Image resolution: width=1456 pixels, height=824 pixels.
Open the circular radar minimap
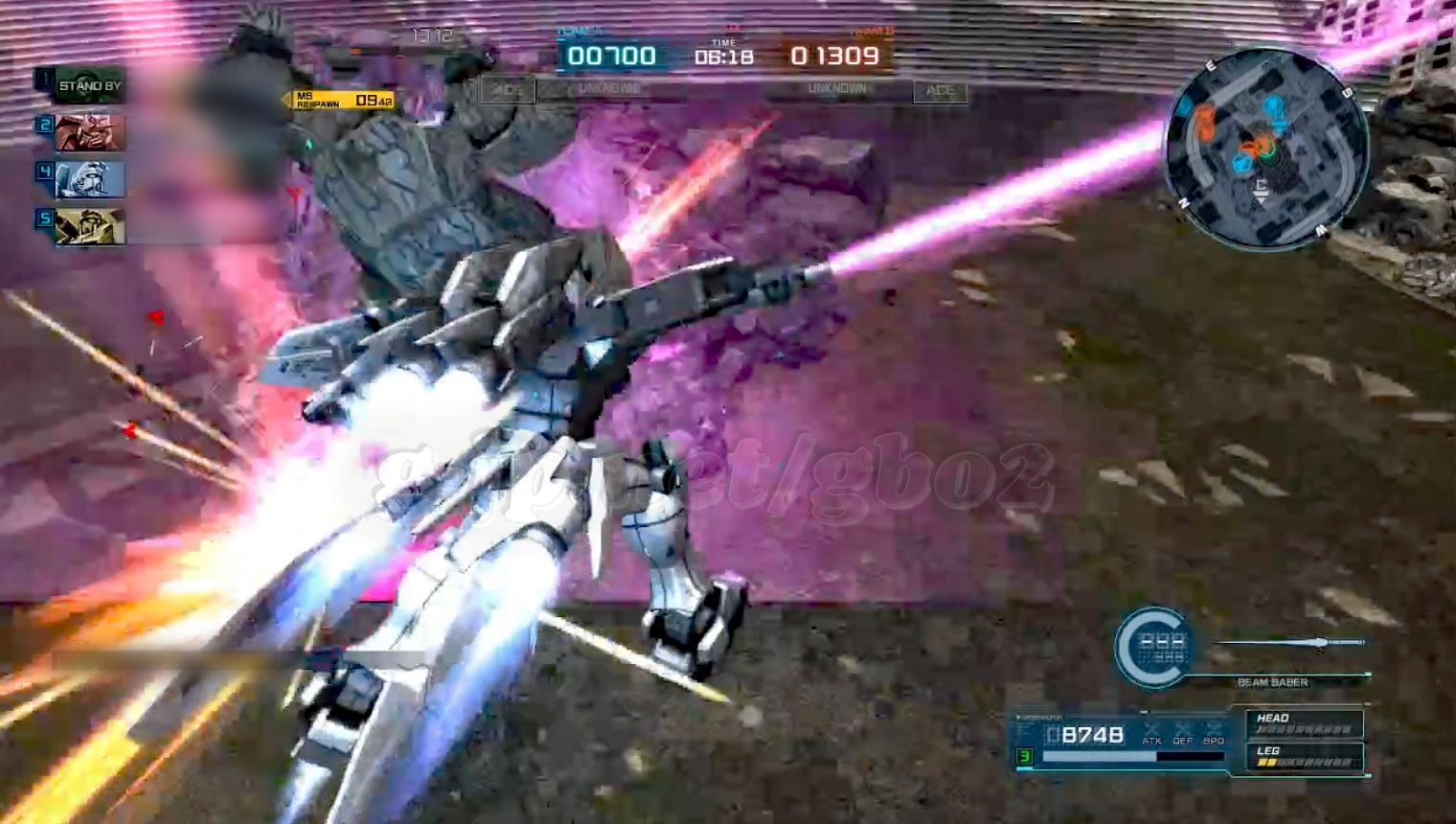[1264, 149]
